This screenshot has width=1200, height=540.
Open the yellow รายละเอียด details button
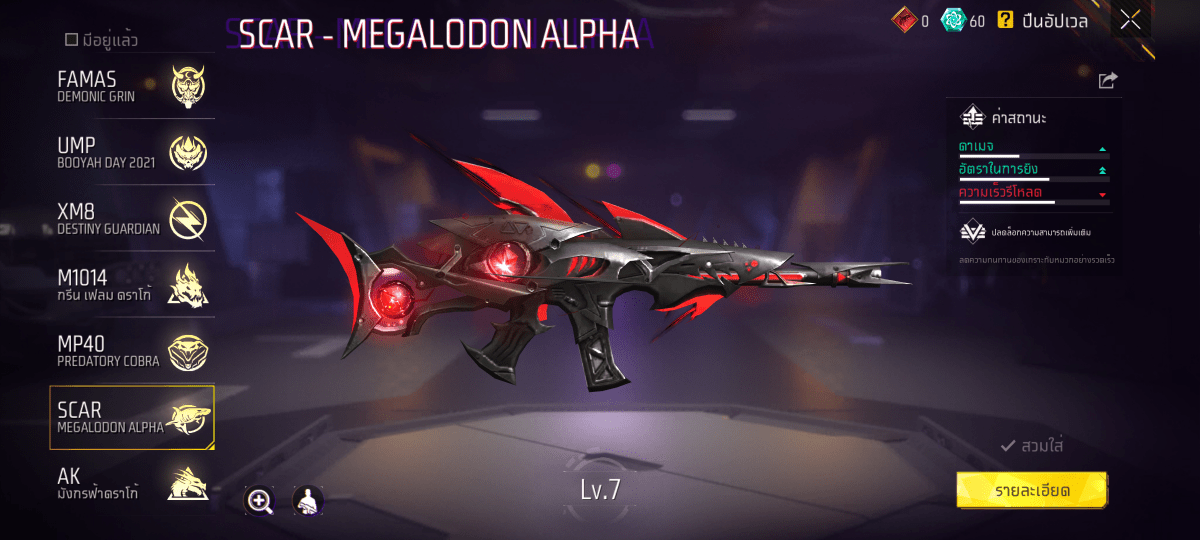pos(1032,491)
